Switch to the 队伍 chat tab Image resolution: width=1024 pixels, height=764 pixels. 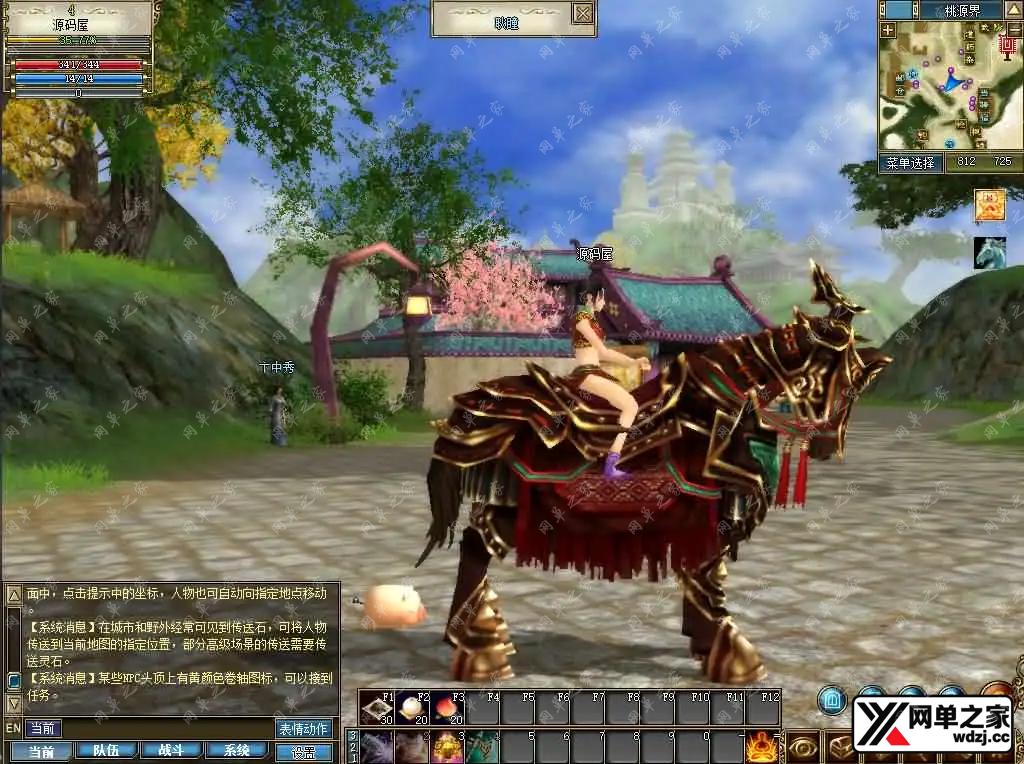[106, 751]
